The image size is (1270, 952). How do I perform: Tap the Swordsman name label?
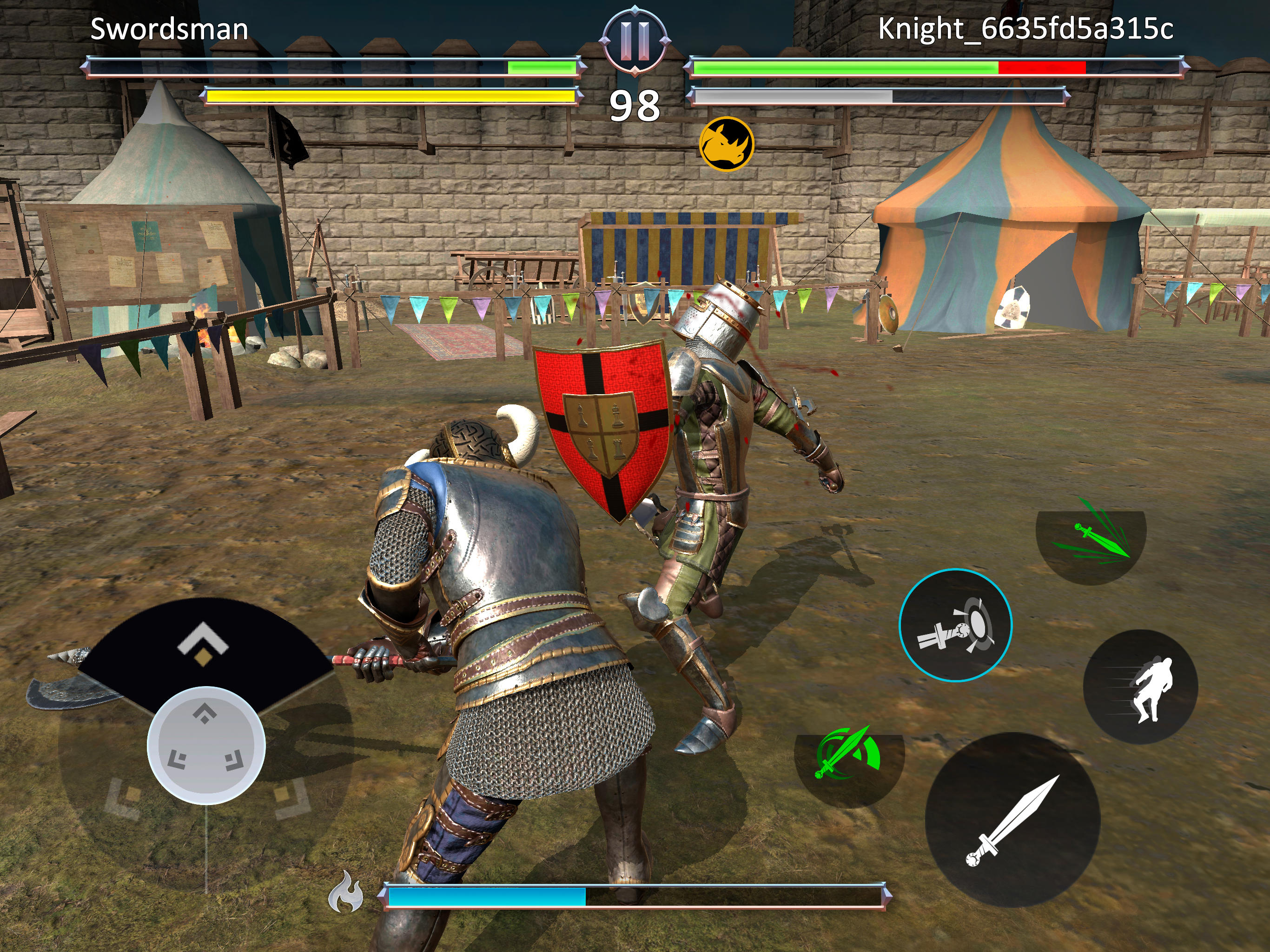point(169,30)
